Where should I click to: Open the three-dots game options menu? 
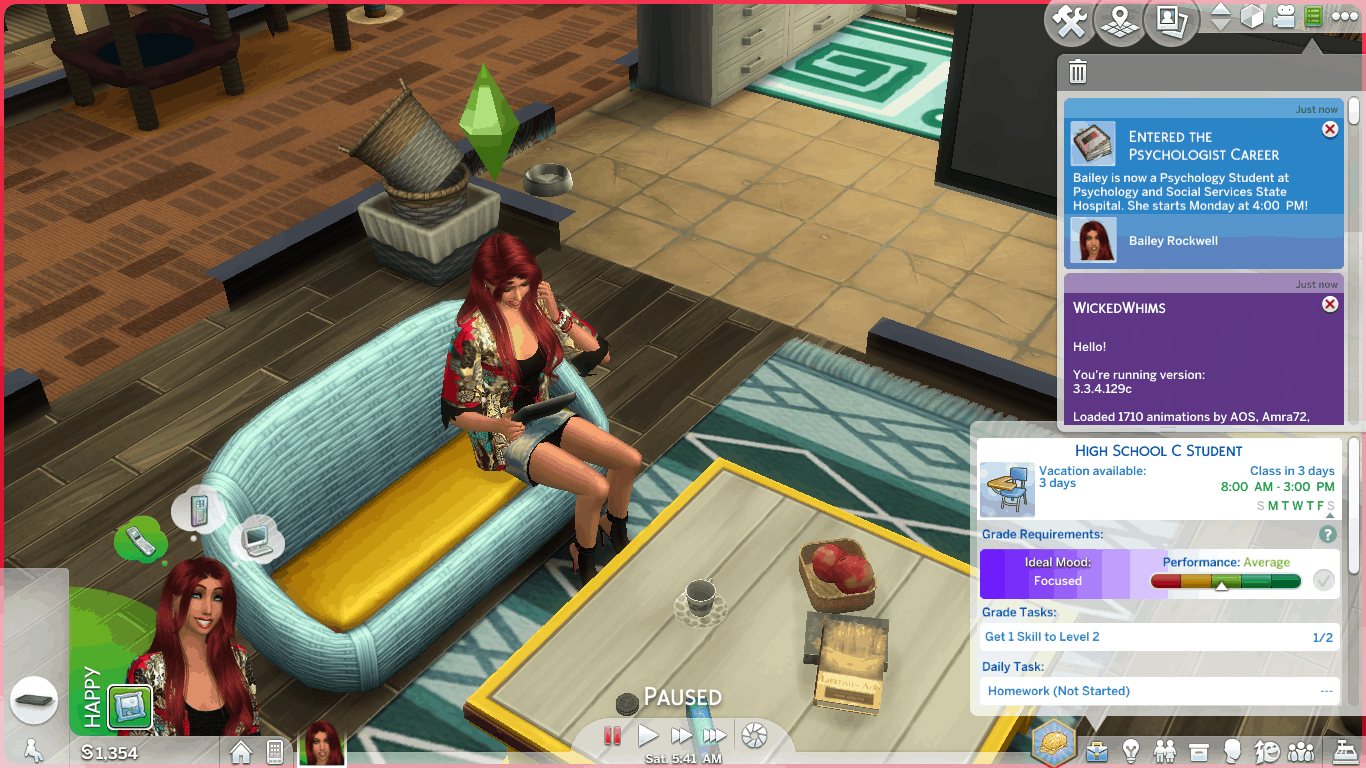[x=1344, y=17]
